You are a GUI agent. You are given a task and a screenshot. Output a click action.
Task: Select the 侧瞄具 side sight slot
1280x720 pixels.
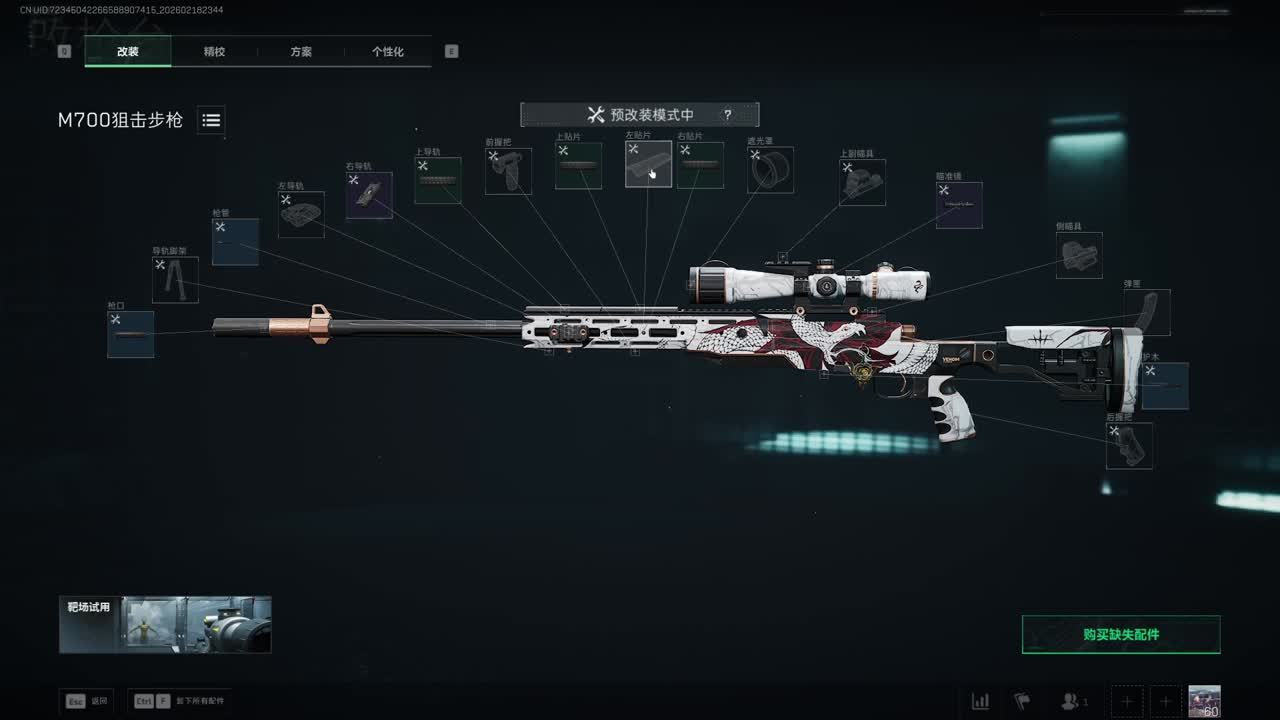tap(1079, 255)
